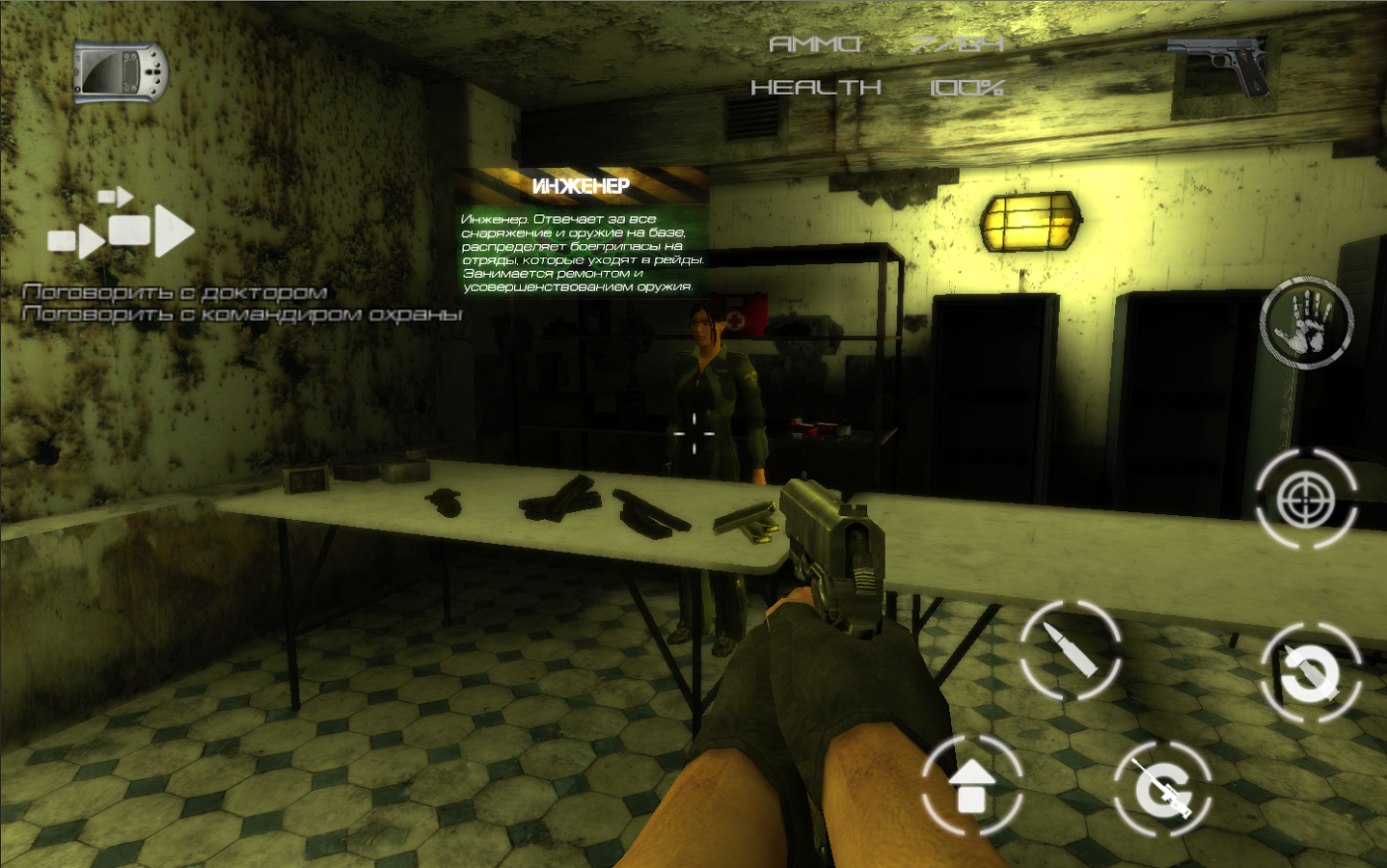Open the PDA device icon

tap(121, 72)
